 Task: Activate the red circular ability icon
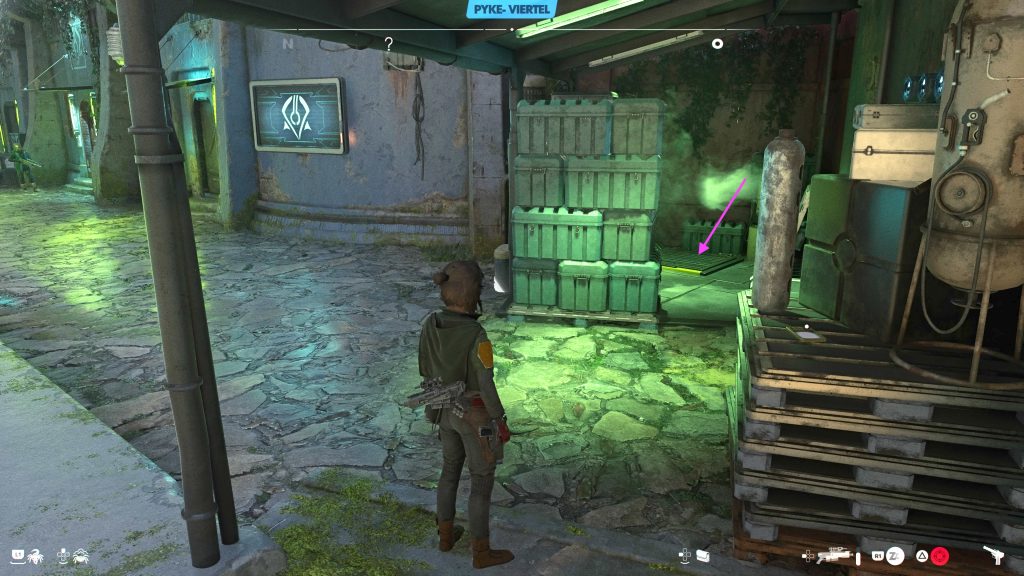click(x=940, y=554)
